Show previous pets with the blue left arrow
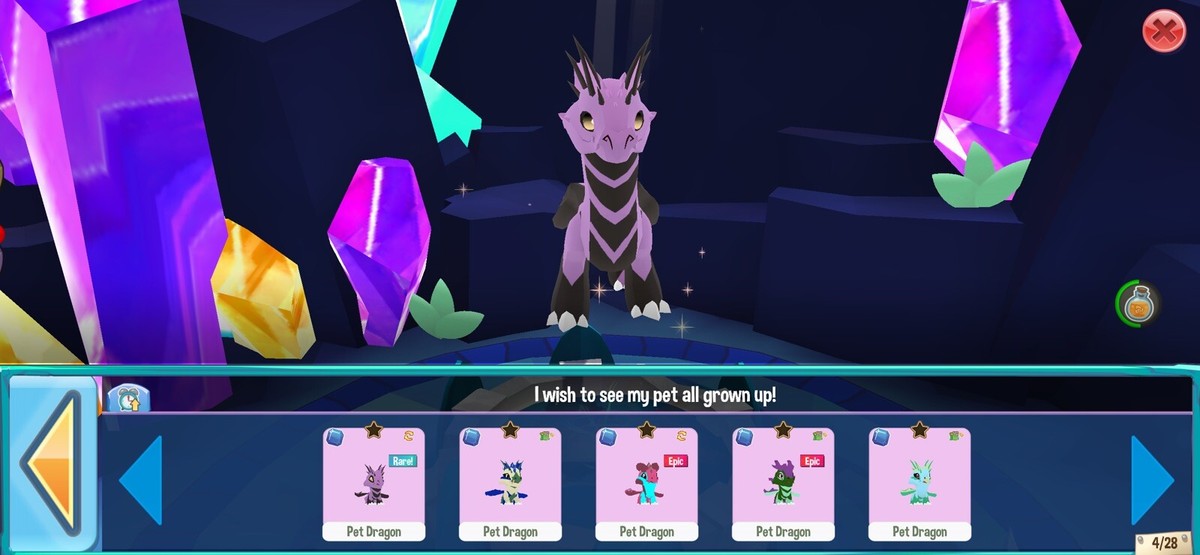This screenshot has height=555, width=1200. pos(141,480)
